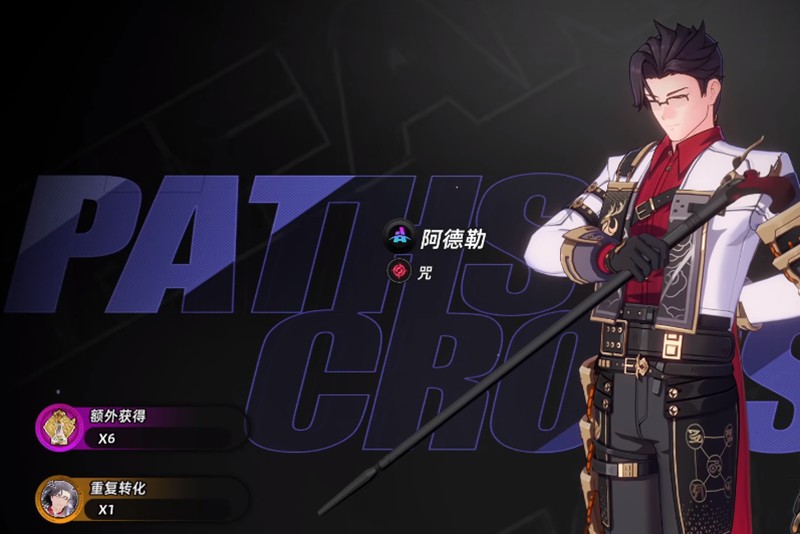The width and height of the screenshot is (800, 534).
Task: Open the 重复转化 duplicate conversion portrait
Action: [x=58, y=498]
